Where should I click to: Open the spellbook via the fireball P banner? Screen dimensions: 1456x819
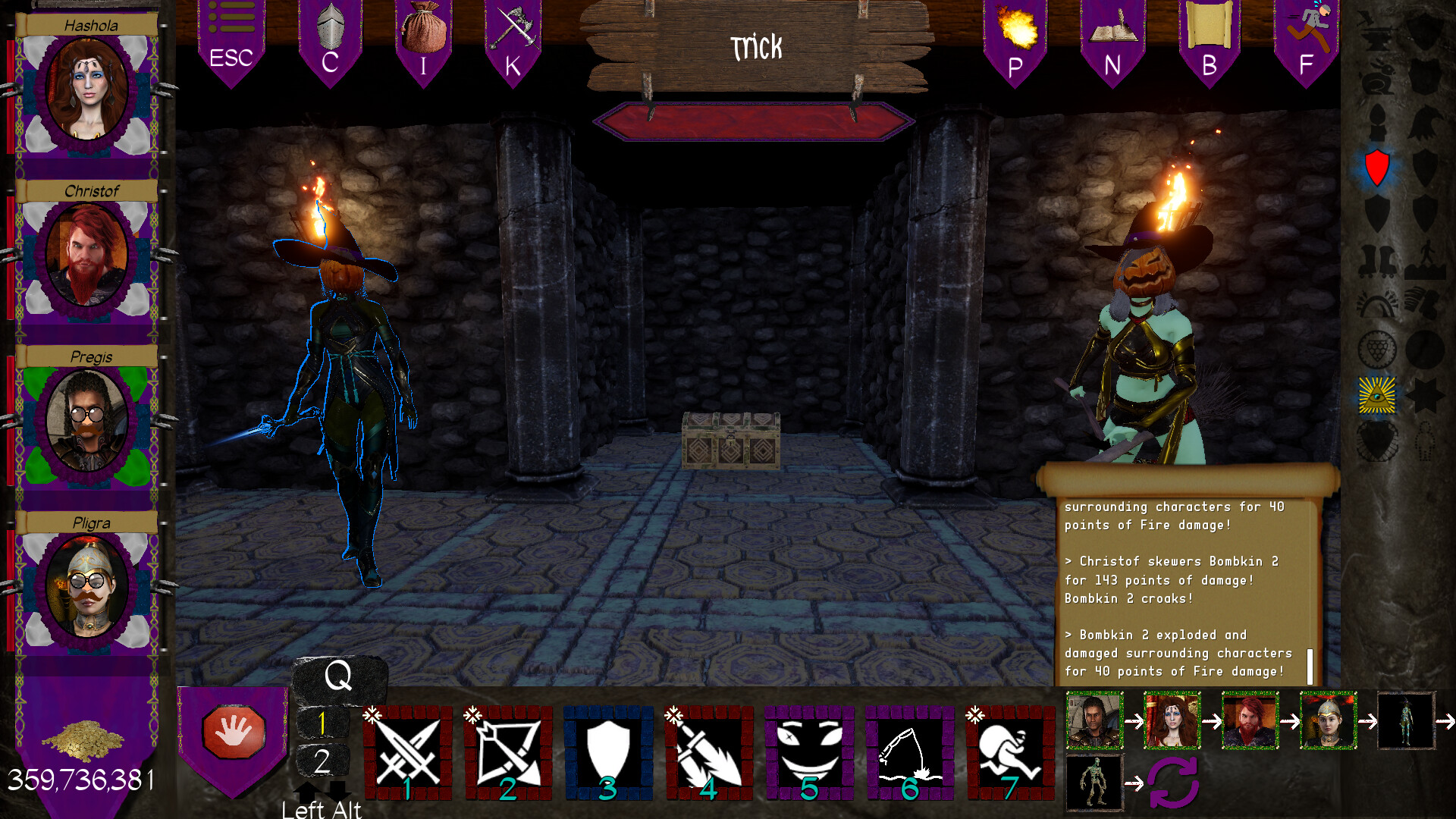pos(1015,30)
